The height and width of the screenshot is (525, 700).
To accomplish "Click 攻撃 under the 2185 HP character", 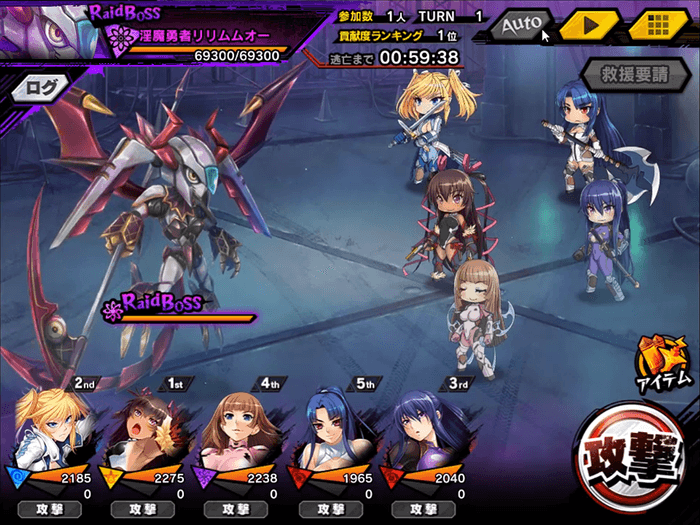I will [47, 510].
